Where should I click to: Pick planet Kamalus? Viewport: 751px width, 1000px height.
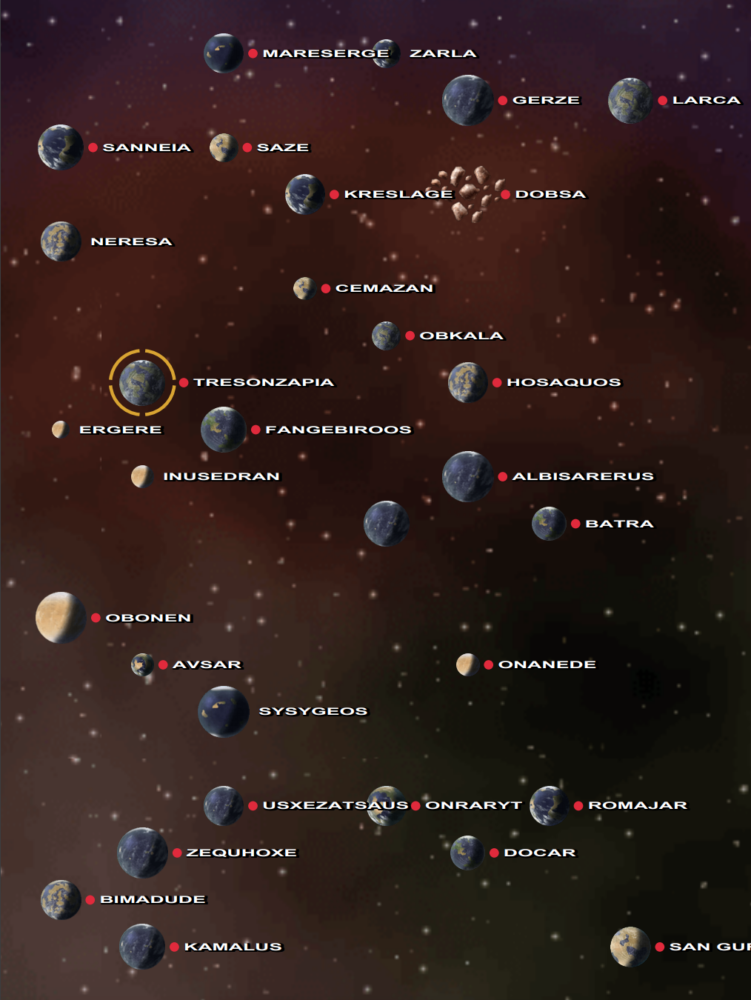click(142, 946)
